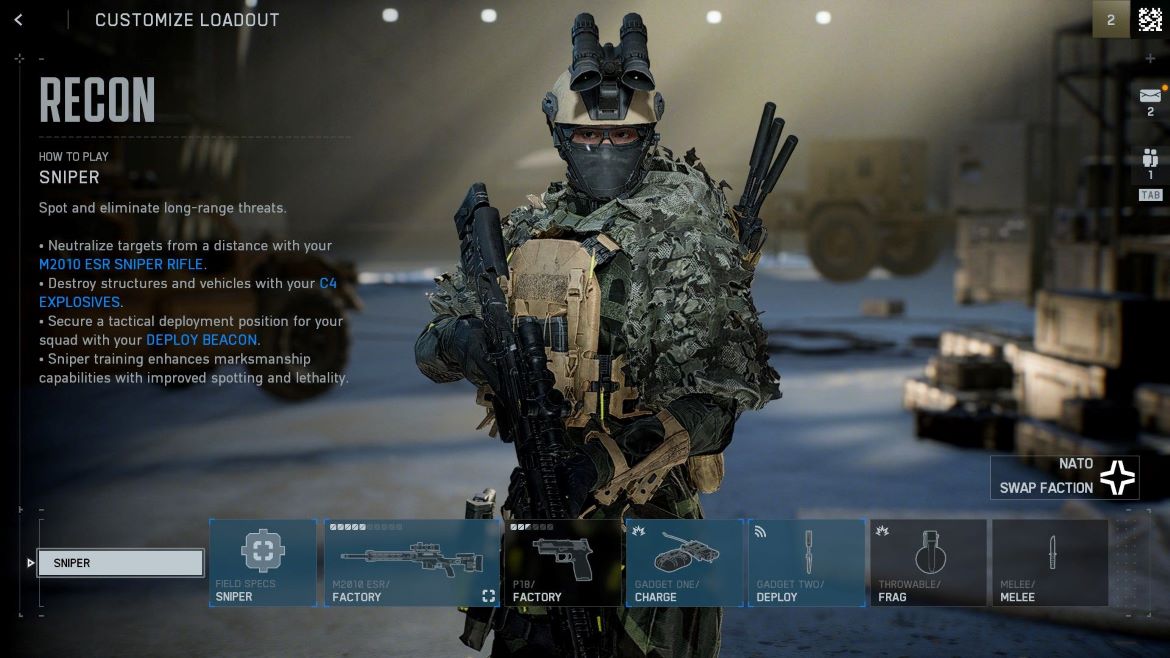Go back using the top-left arrow
This screenshot has height=658, width=1170.
point(18,20)
